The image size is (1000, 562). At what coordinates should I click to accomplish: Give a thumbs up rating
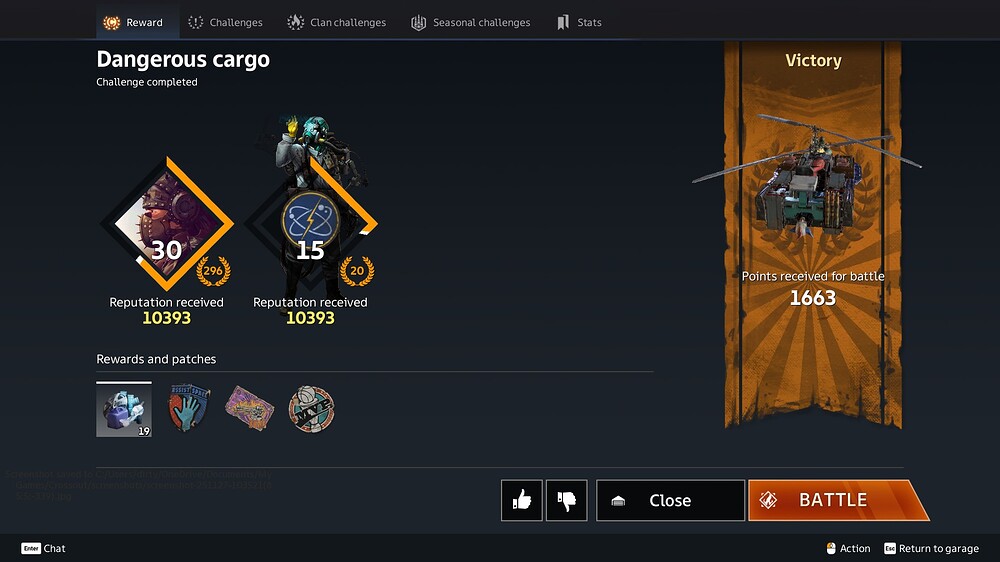522,500
